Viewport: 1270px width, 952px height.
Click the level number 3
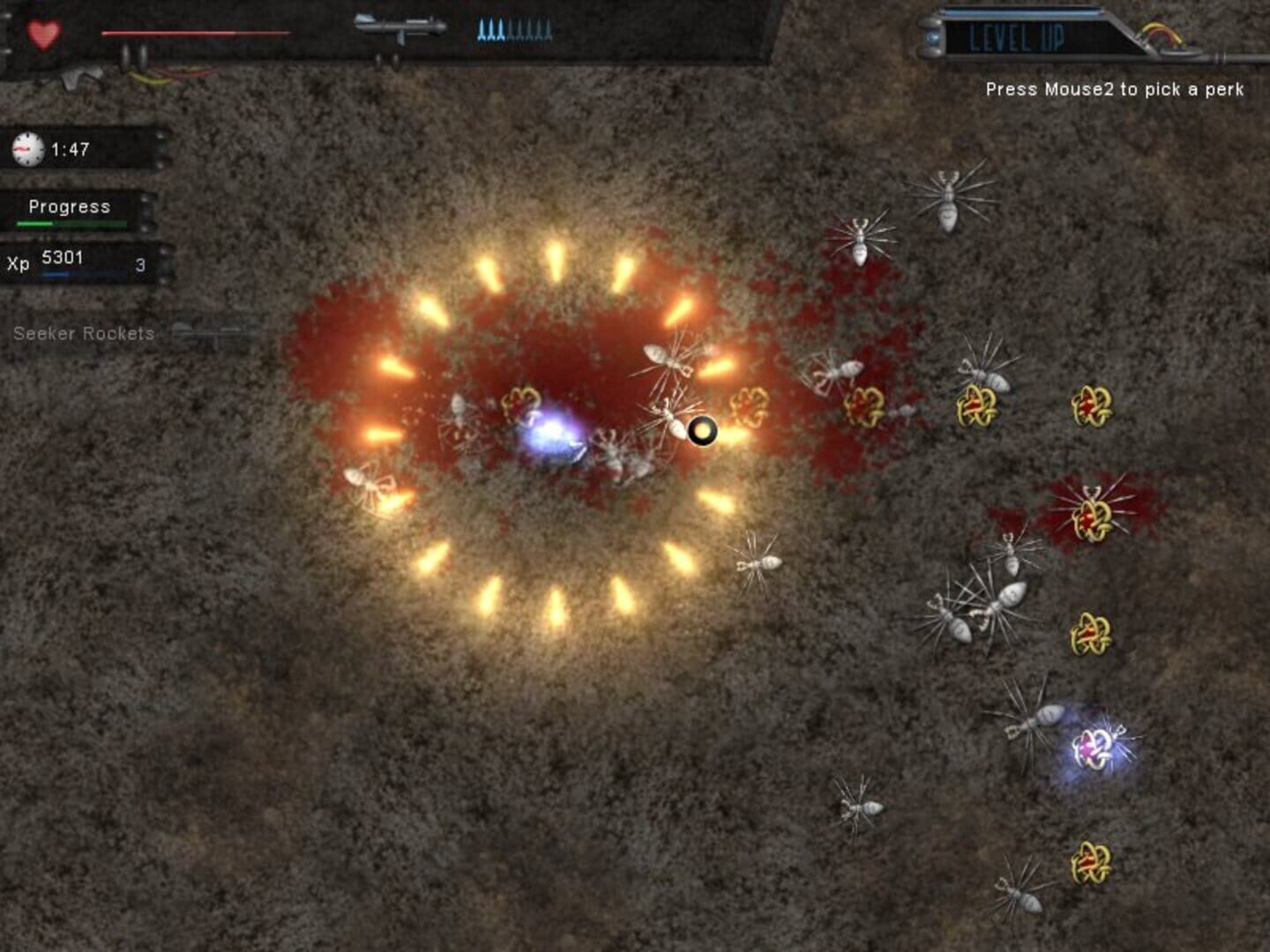[x=138, y=265]
